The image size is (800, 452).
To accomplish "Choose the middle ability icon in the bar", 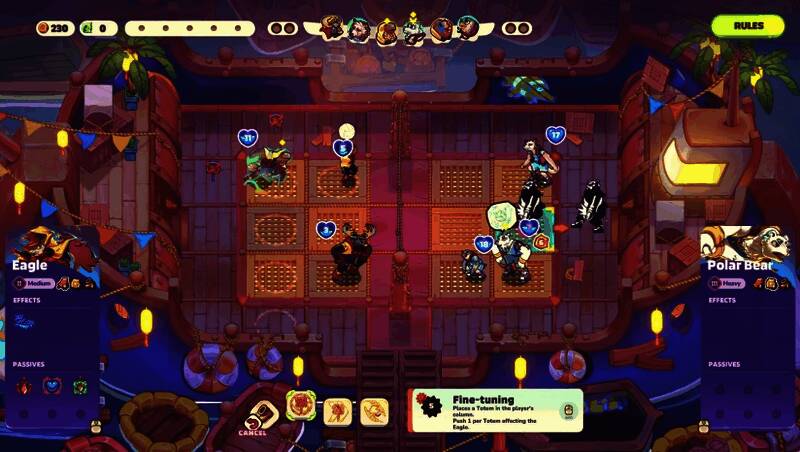I will click(337, 409).
